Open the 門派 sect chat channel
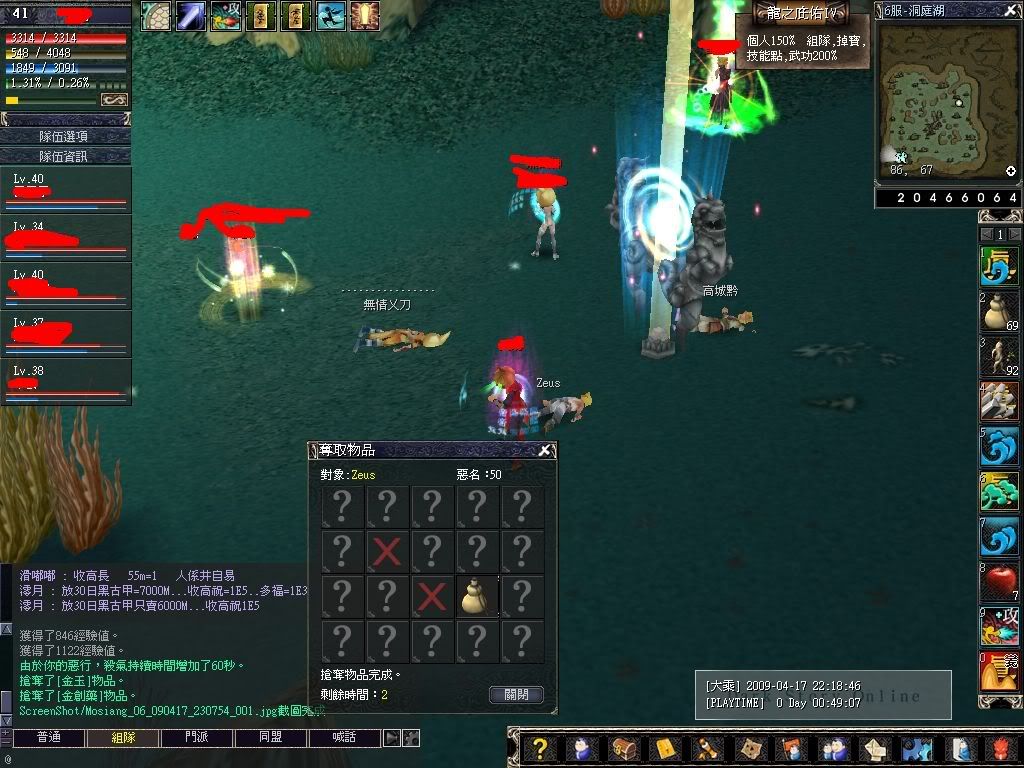The width and height of the screenshot is (1024, 768). [x=197, y=738]
